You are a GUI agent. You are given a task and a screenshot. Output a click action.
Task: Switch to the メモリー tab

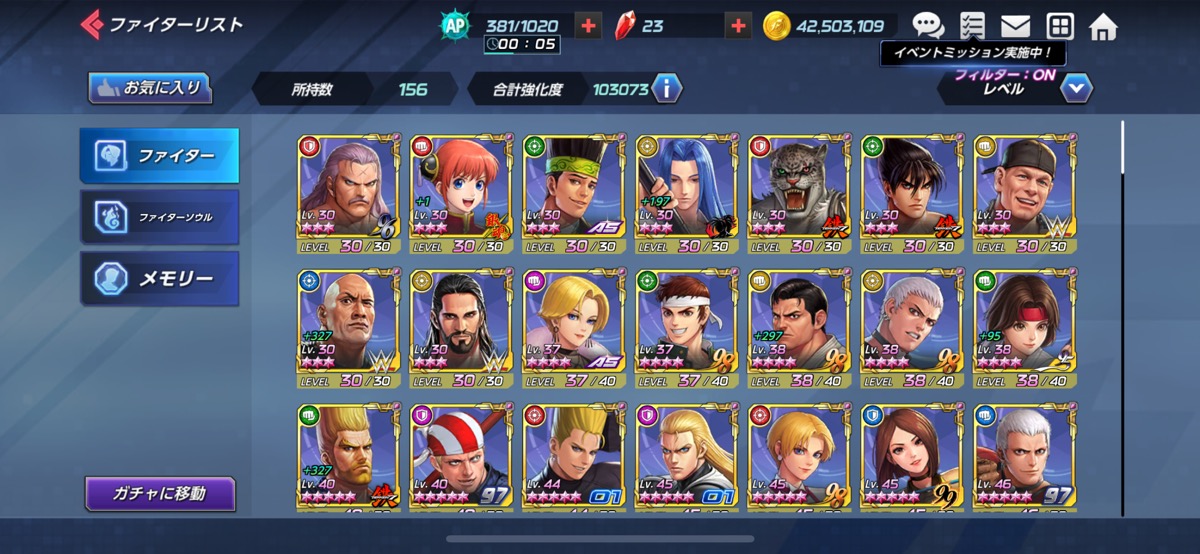tap(159, 278)
